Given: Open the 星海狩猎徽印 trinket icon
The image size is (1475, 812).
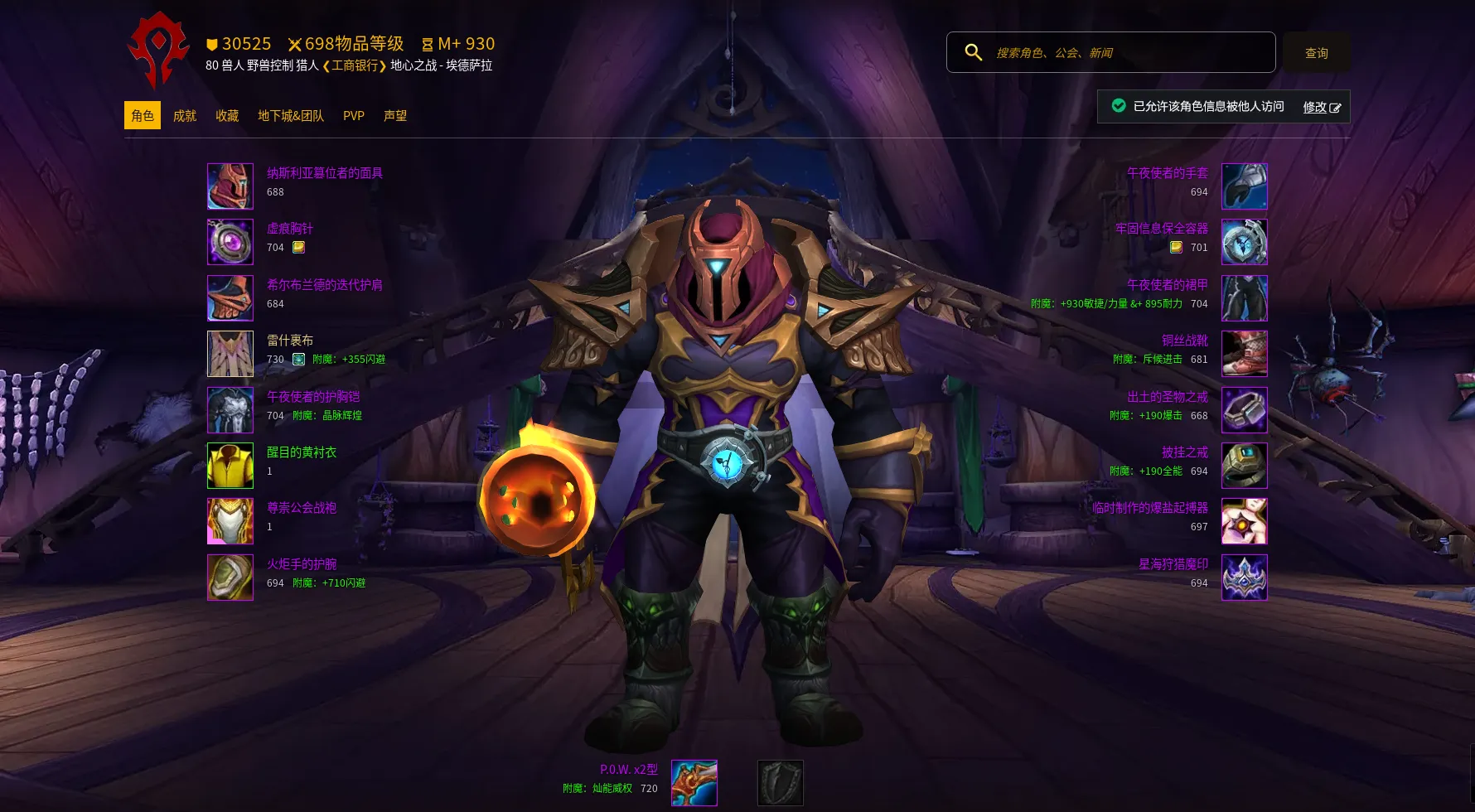Looking at the screenshot, I should [1245, 578].
